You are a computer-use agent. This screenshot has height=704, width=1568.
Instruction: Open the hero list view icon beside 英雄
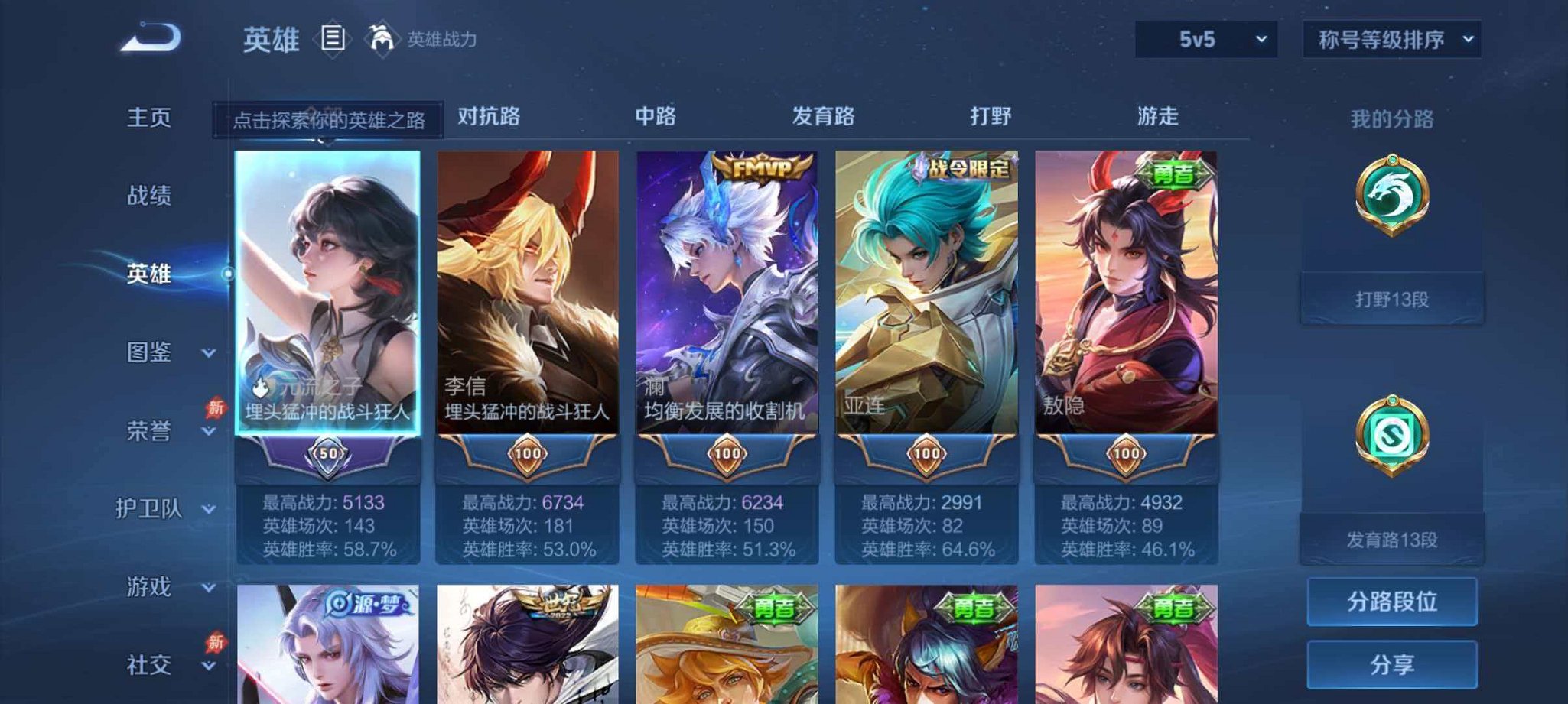[332, 37]
